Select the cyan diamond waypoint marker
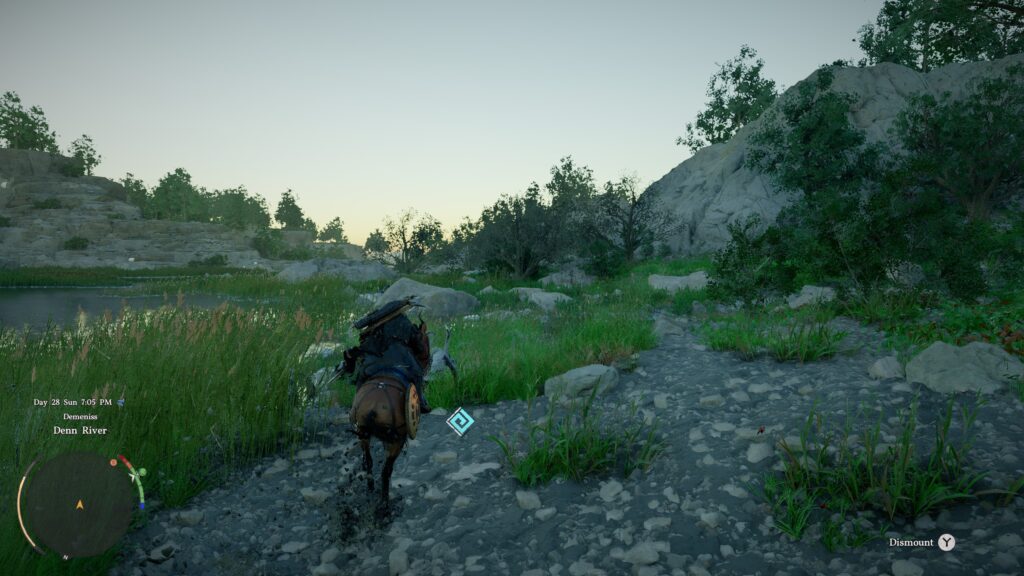Image resolution: width=1024 pixels, height=576 pixels. tap(460, 421)
